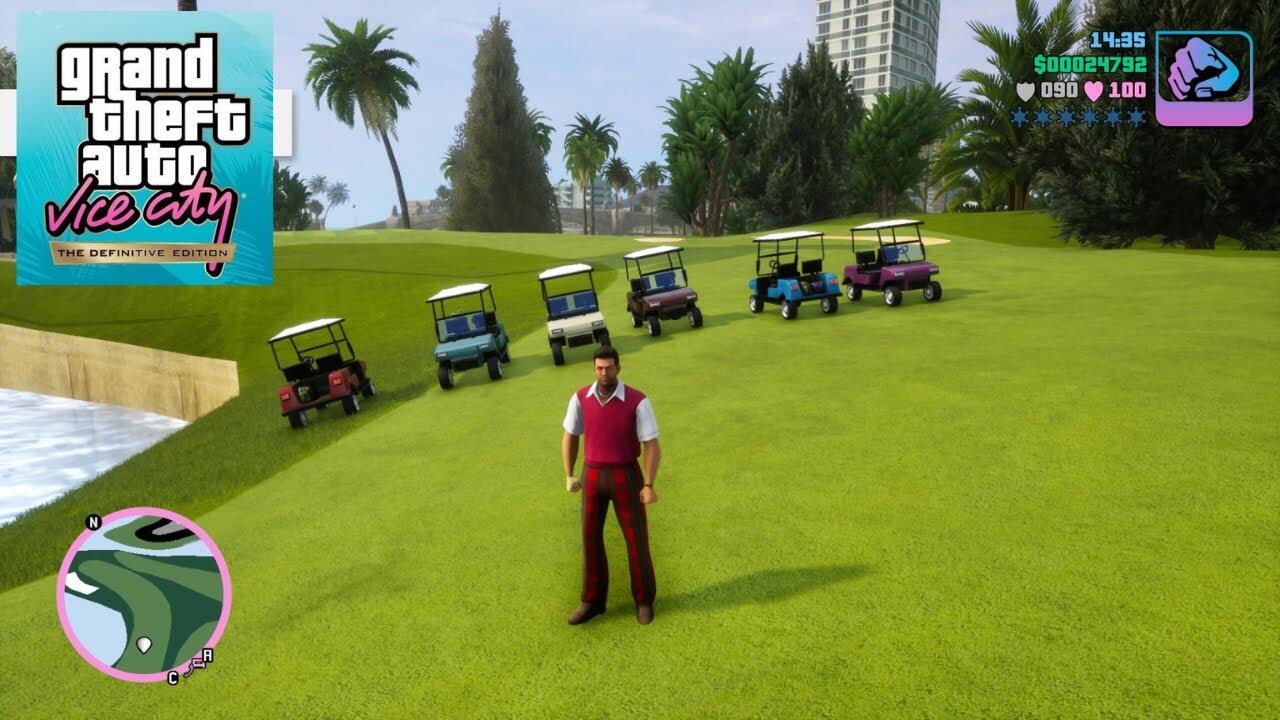Screen dimensions: 1280x720
Task: Open the circular minimap
Action: coord(143,594)
